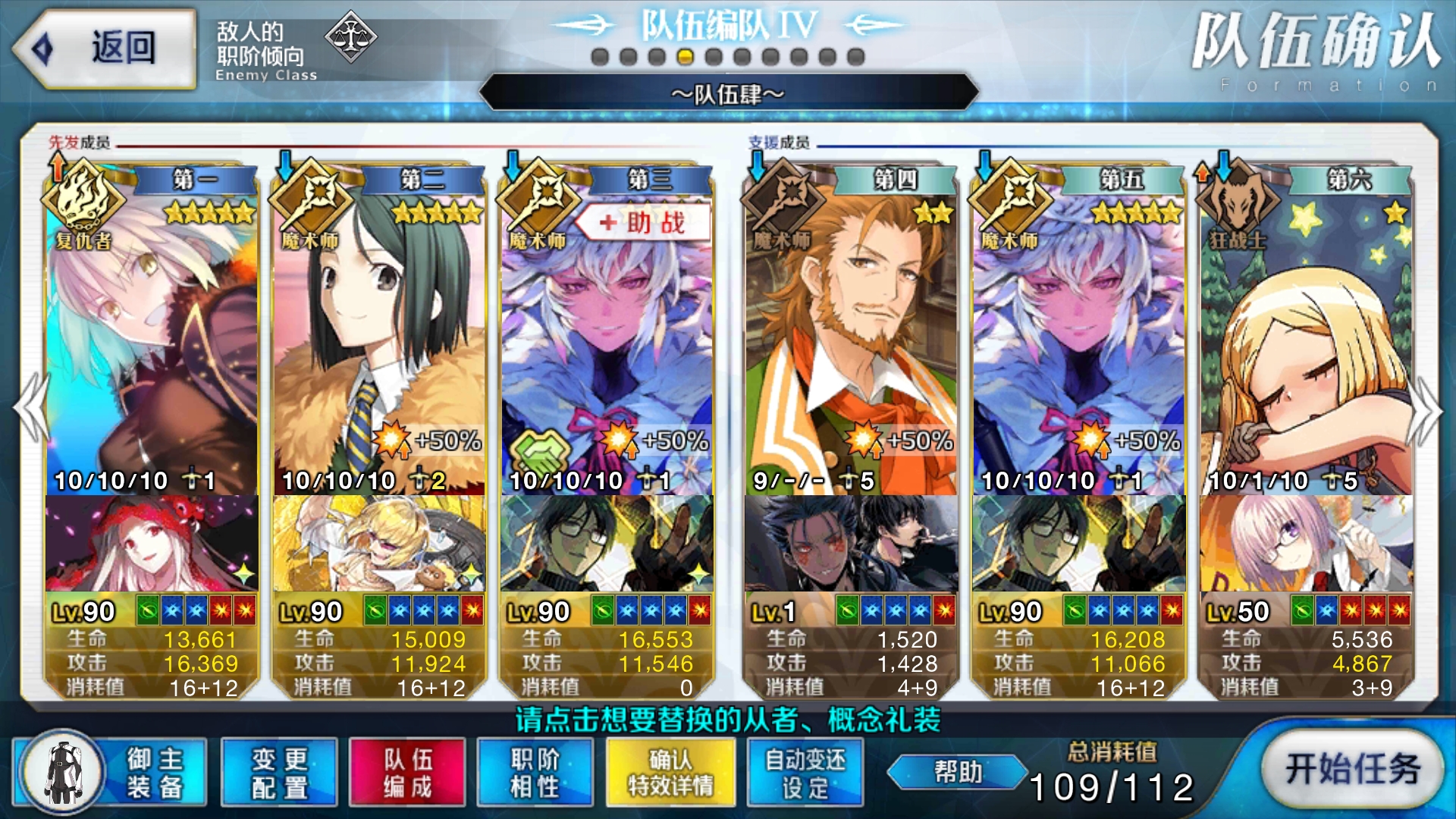
Task: Open the 敌人的职阶倾向 enemy class info
Action: 296,49
